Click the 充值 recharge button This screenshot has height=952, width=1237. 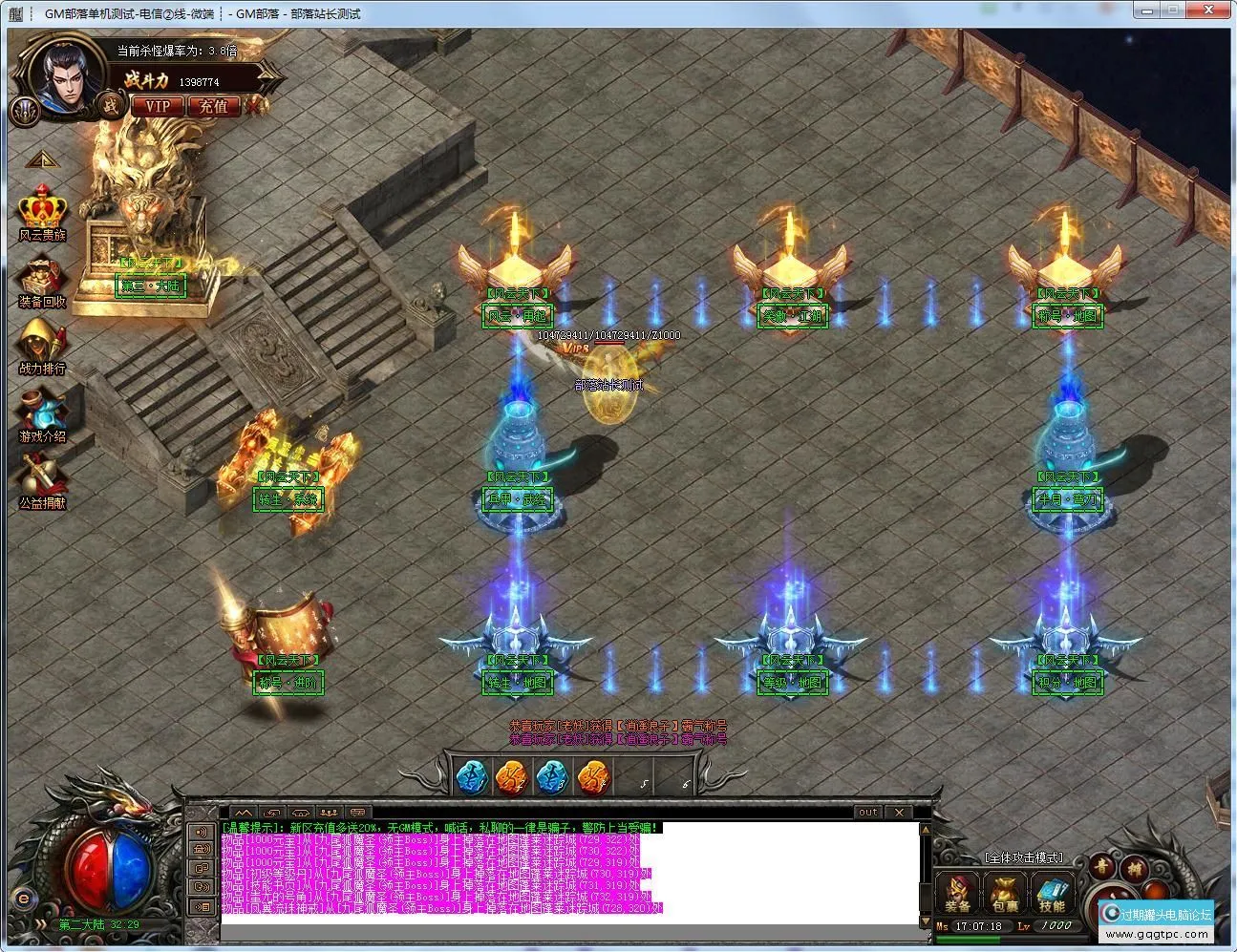click(x=214, y=106)
